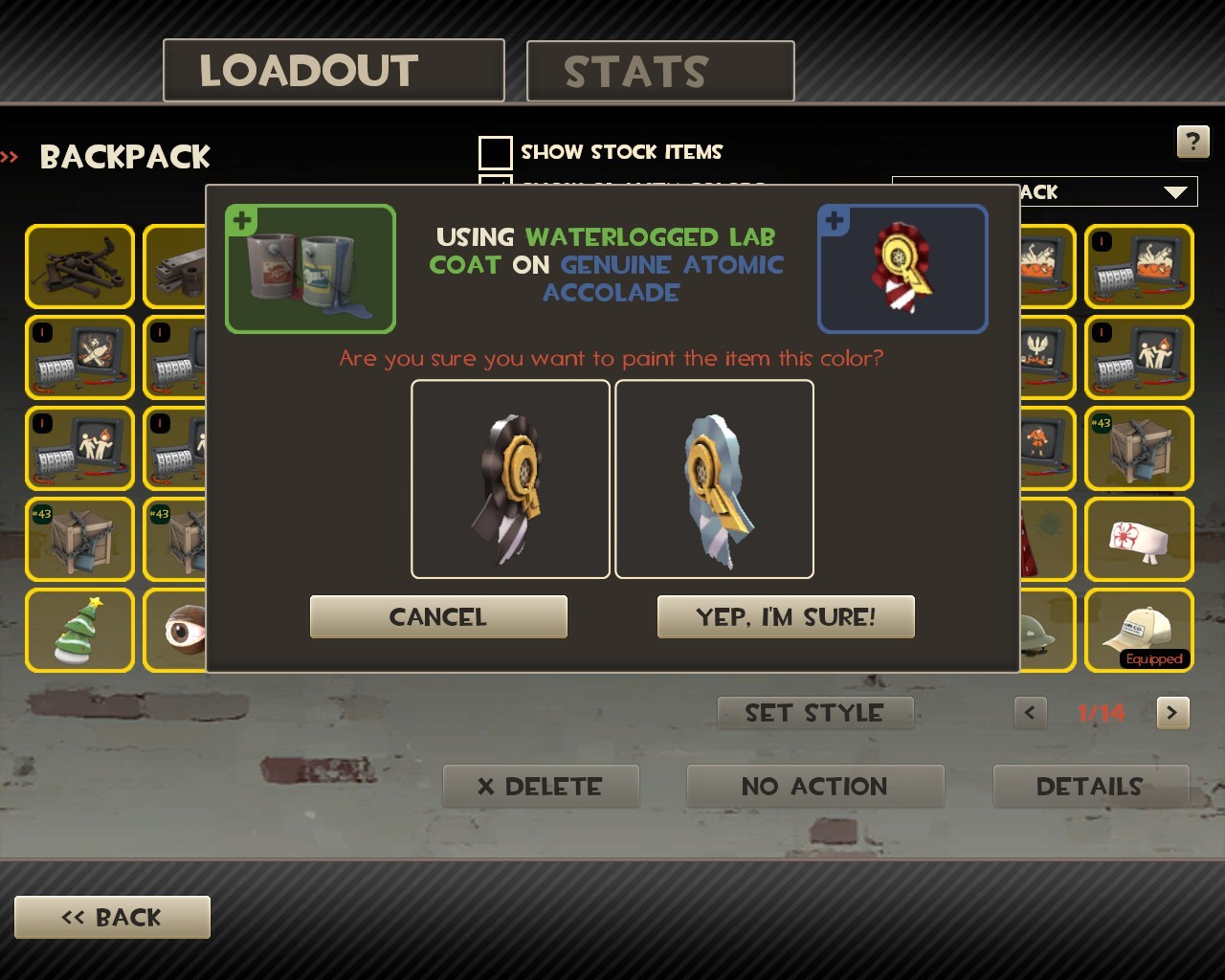Delete the selected item
Viewport: 1225px width, 980px height.
click(541, 787)
